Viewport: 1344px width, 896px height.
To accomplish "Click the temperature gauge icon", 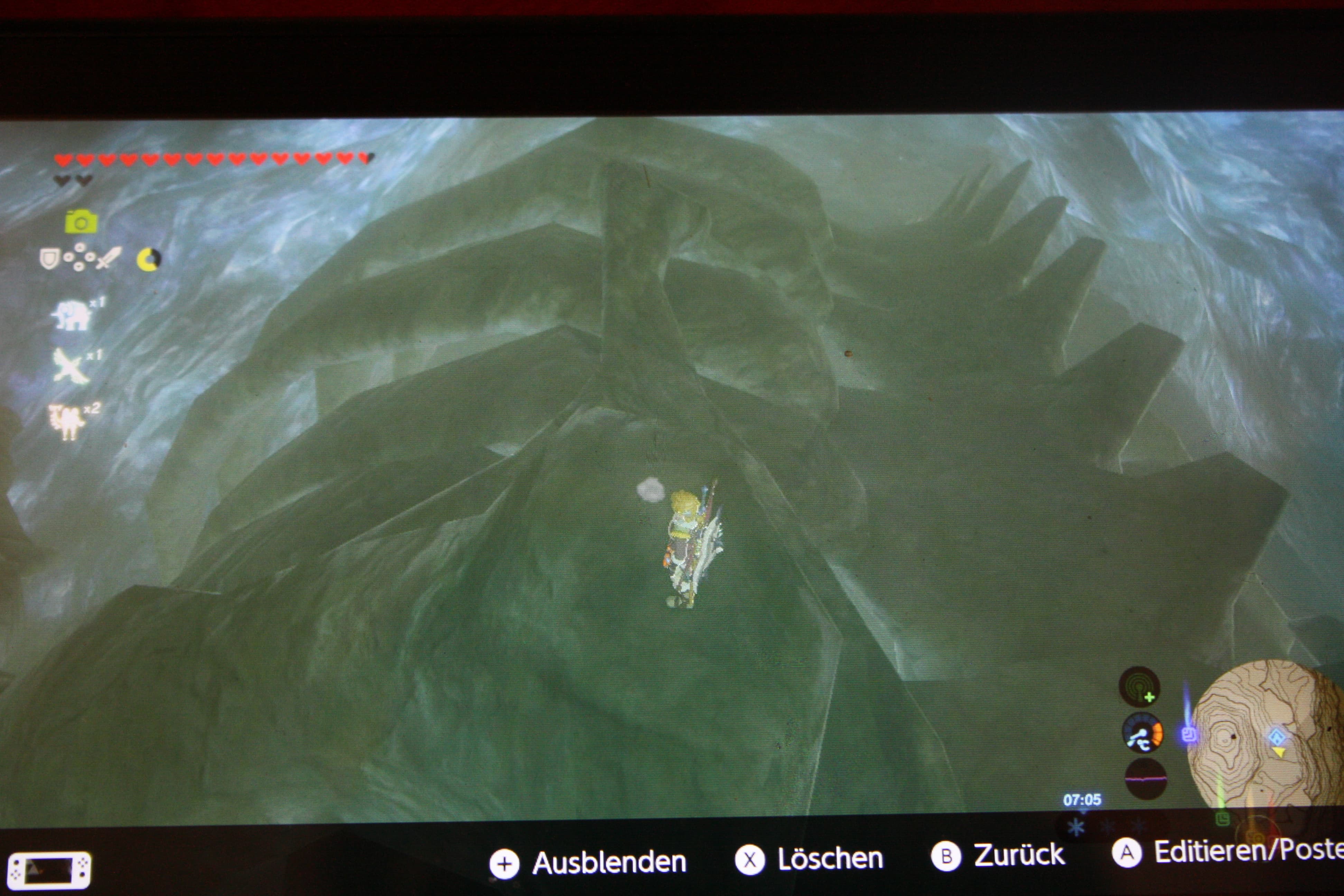I will tap(1142, 735).
